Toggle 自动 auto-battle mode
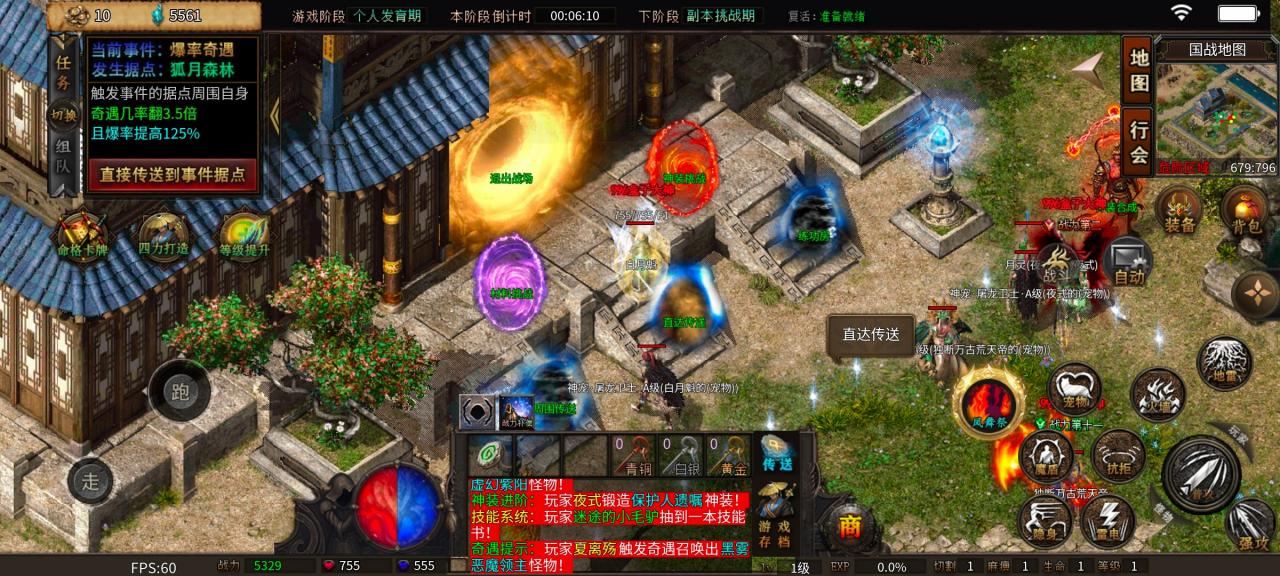This screenshot has width=1280, height=576. 1129,262
